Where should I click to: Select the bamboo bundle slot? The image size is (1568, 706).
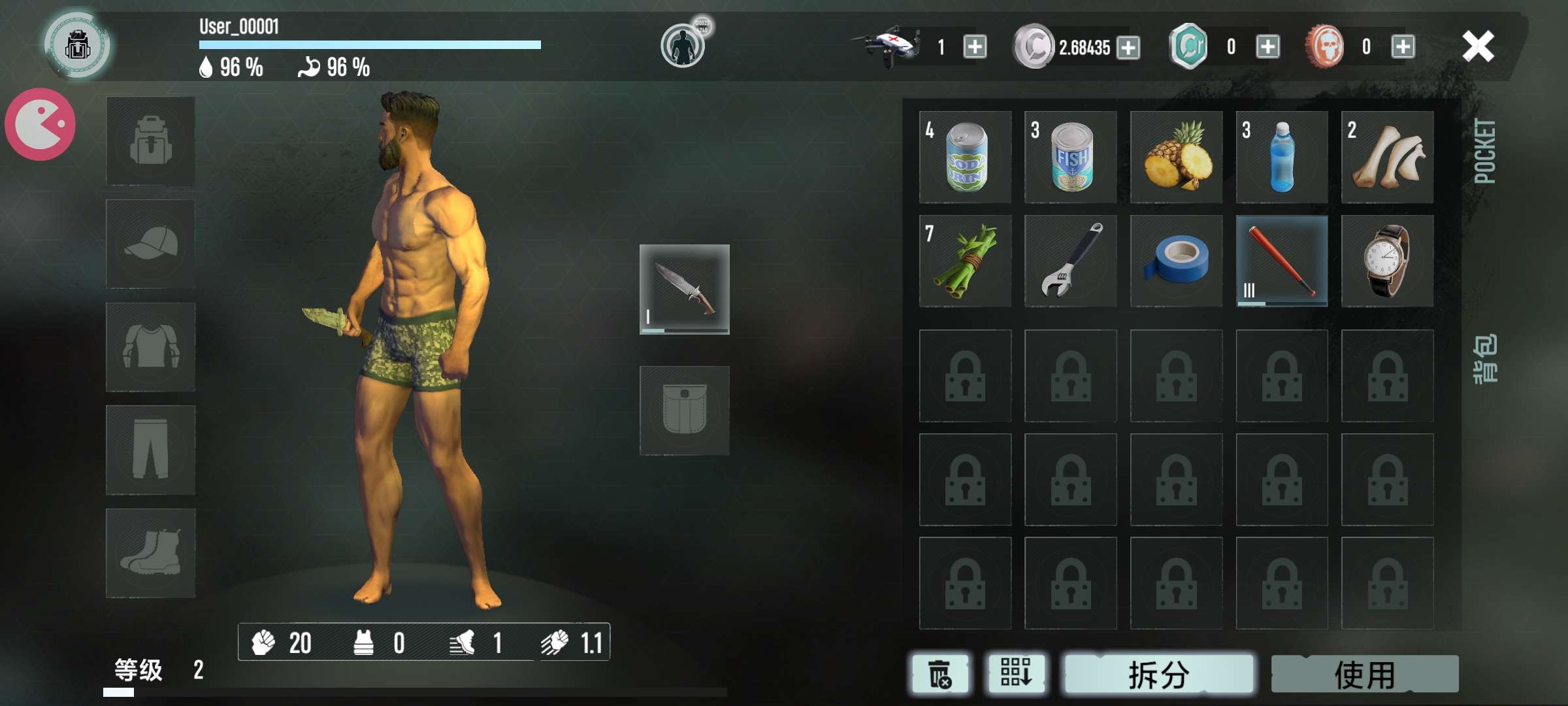coord(965,261)
